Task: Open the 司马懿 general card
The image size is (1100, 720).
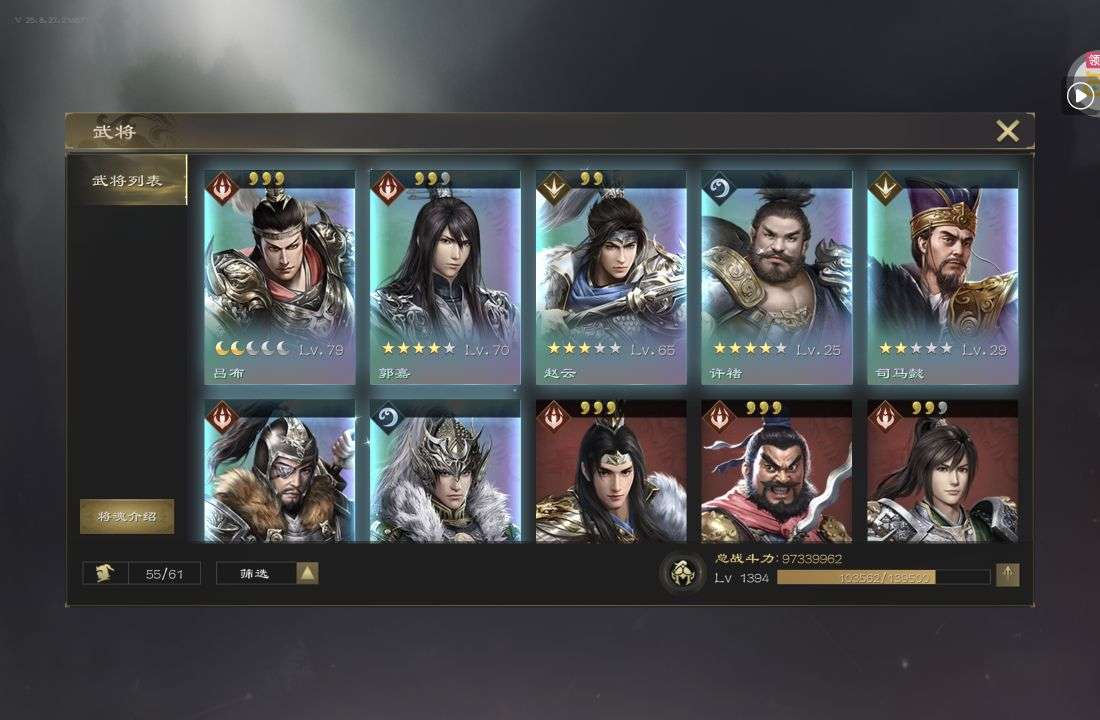Action: tap(942, 277)
